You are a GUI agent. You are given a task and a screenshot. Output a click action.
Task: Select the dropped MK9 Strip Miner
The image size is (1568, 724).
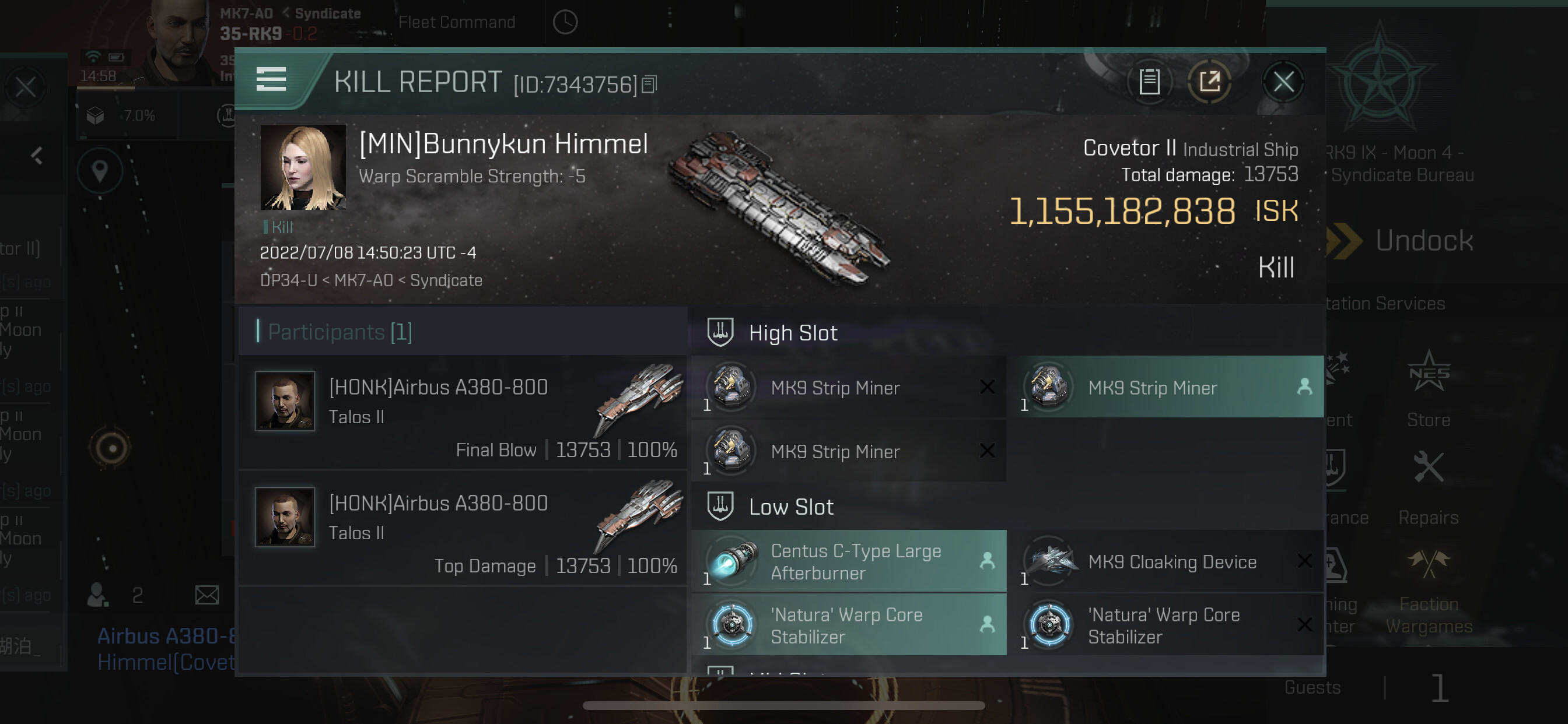pos(1165,388)
